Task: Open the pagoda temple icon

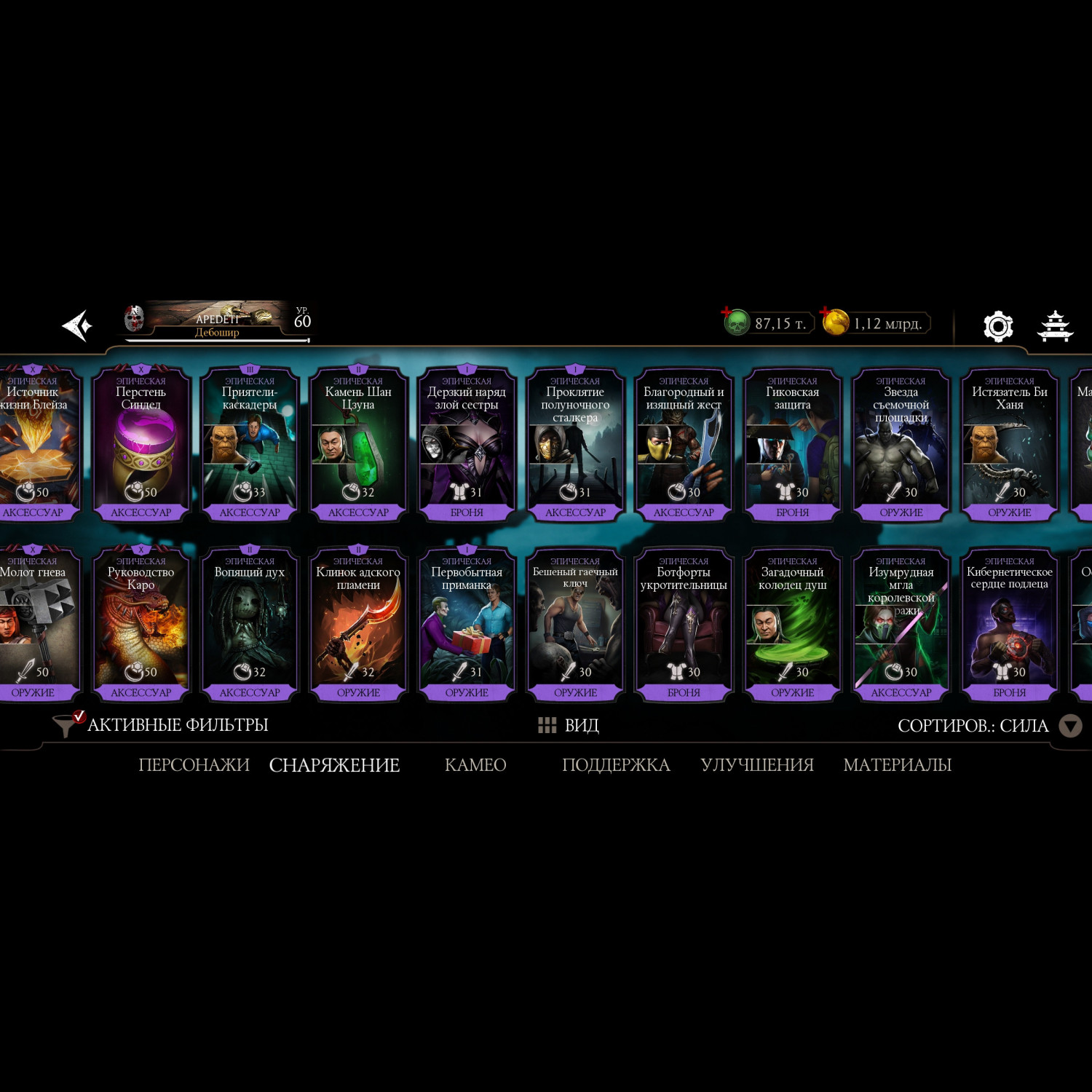Action: (1055, 326)
